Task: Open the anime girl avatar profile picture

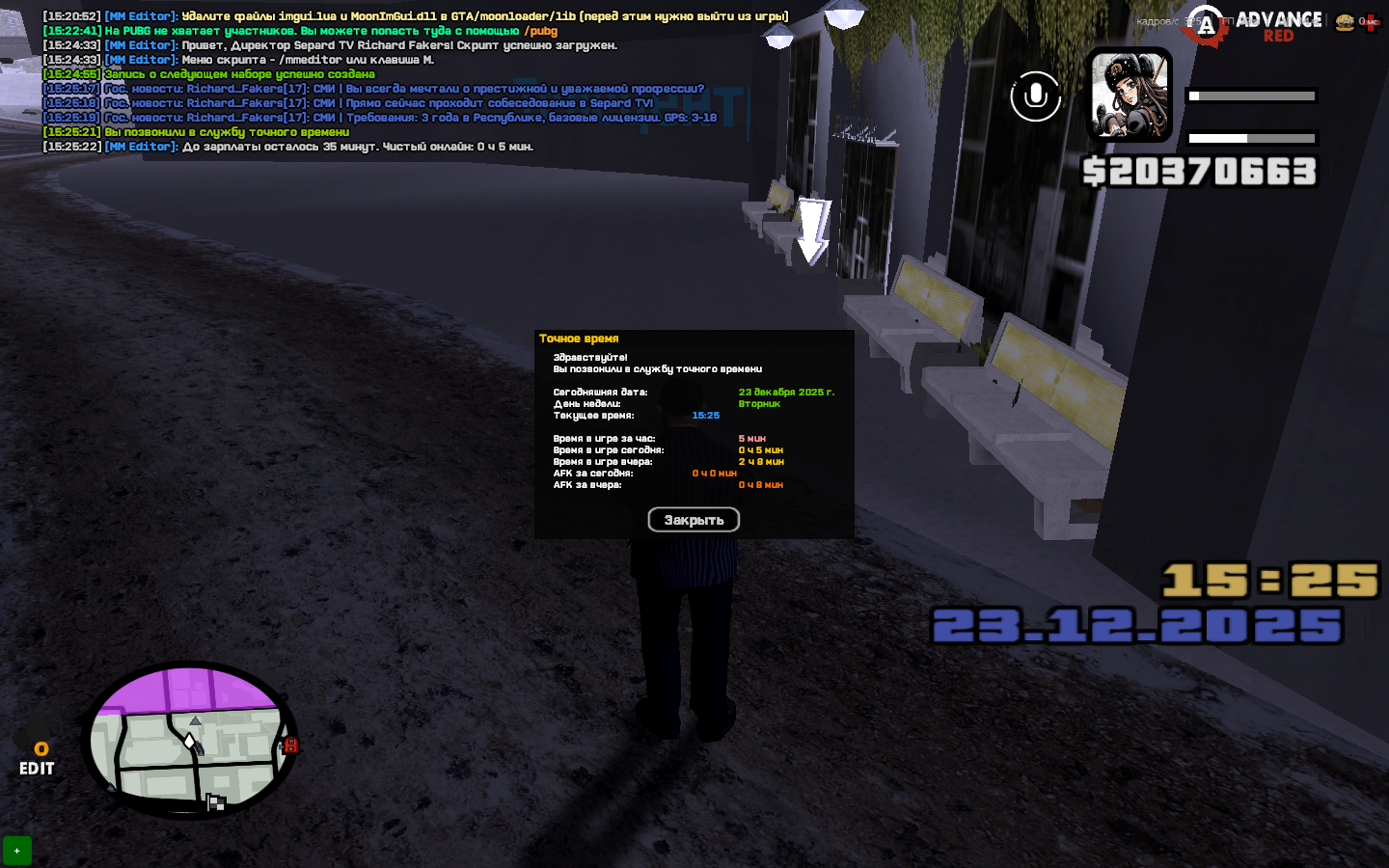Action: point(1129,95)
